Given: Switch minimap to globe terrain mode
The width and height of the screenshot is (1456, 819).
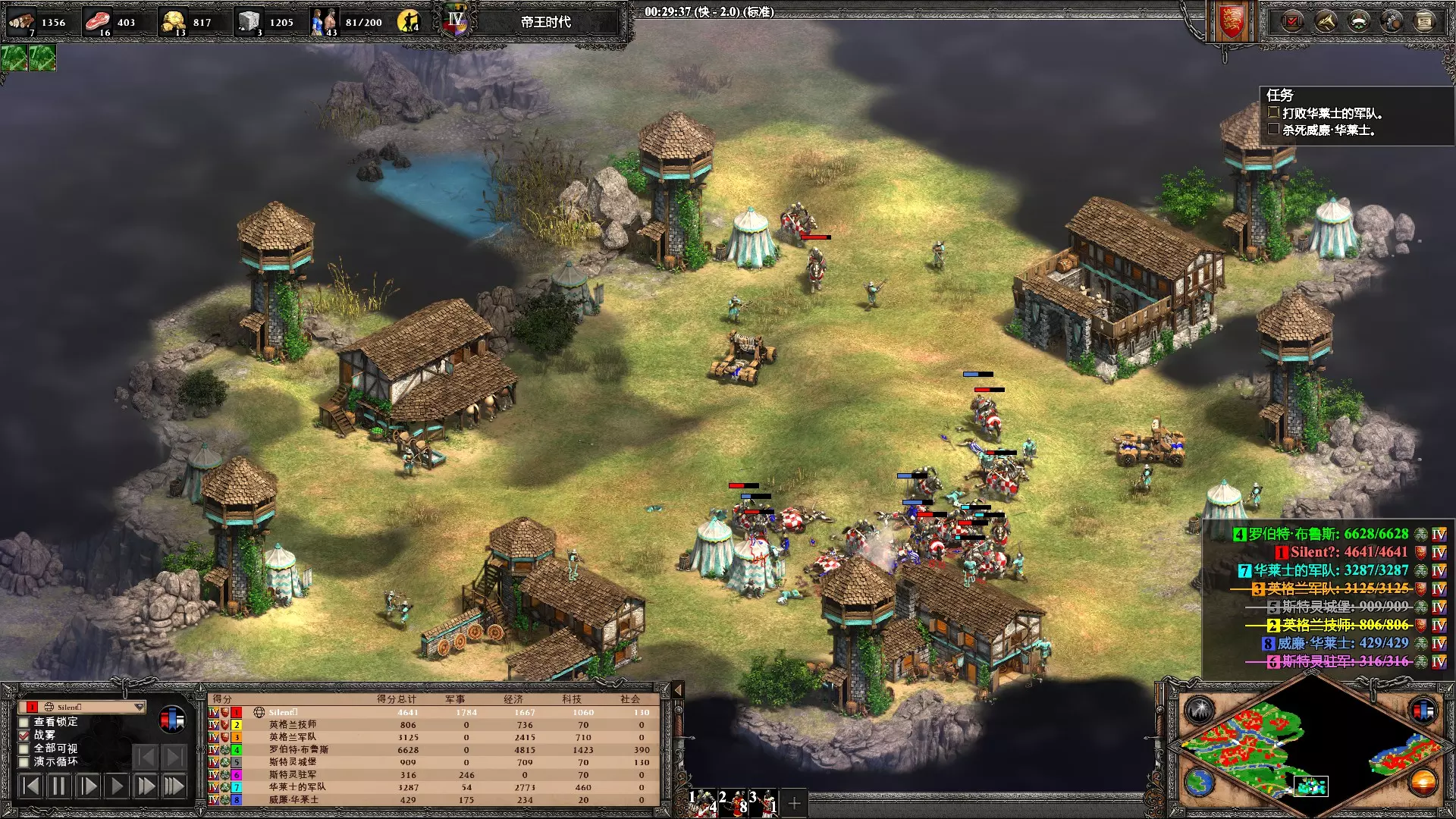Looking at the screenshot, I should [1200, 783].
